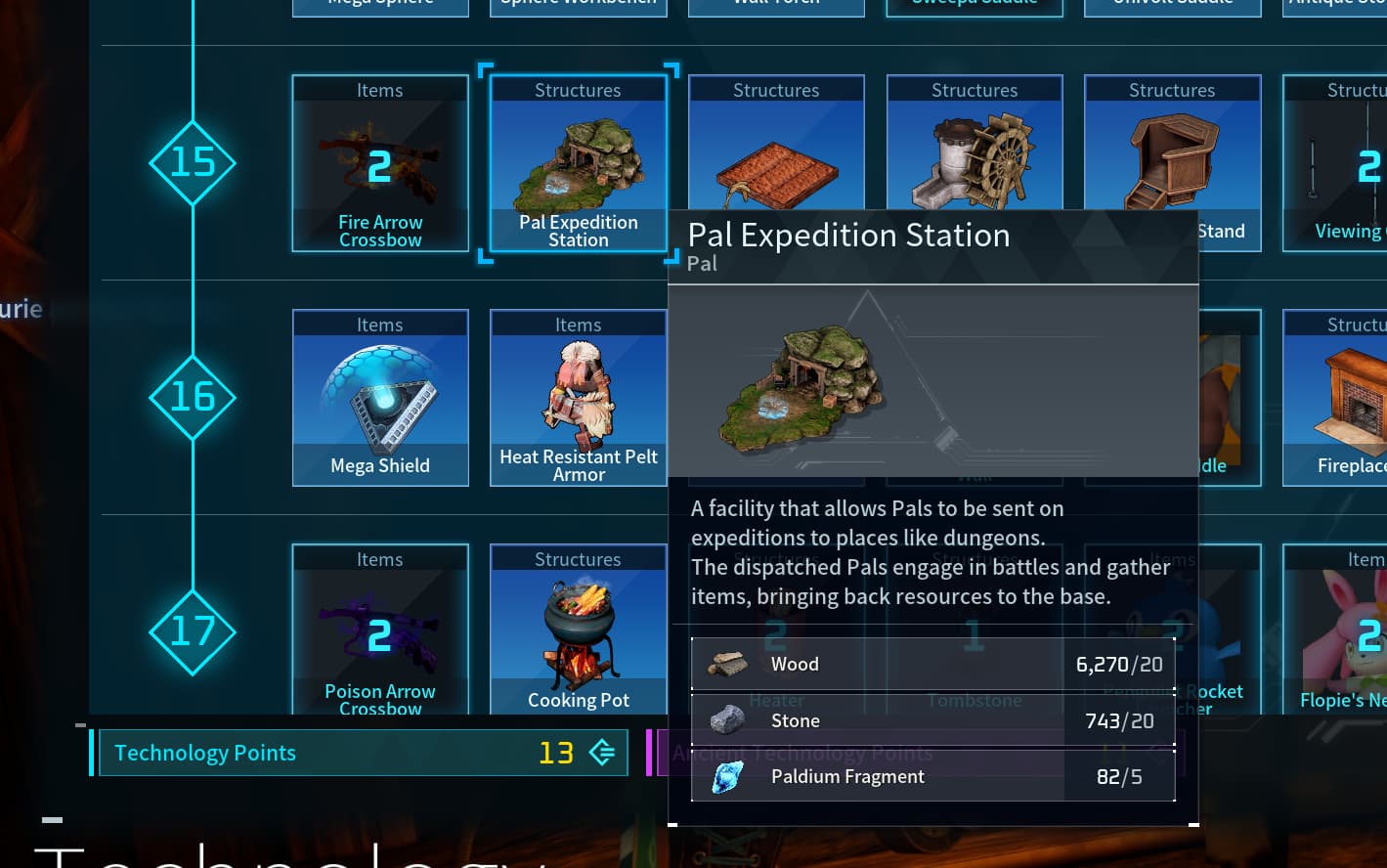Screen dimensions: 1387x868
Task: Select the level 15 tier diamond
Action: (x=193, y=163)
